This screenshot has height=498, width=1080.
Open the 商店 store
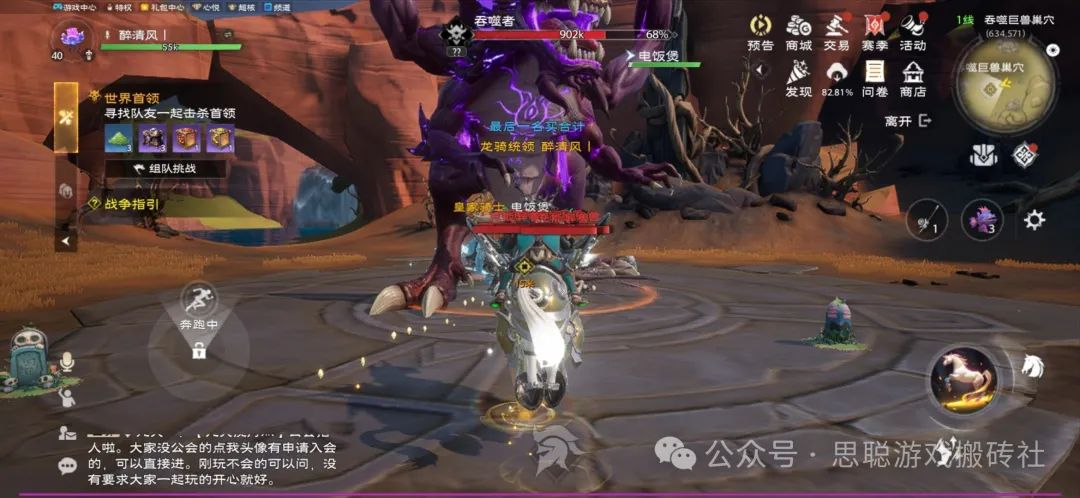912,78
